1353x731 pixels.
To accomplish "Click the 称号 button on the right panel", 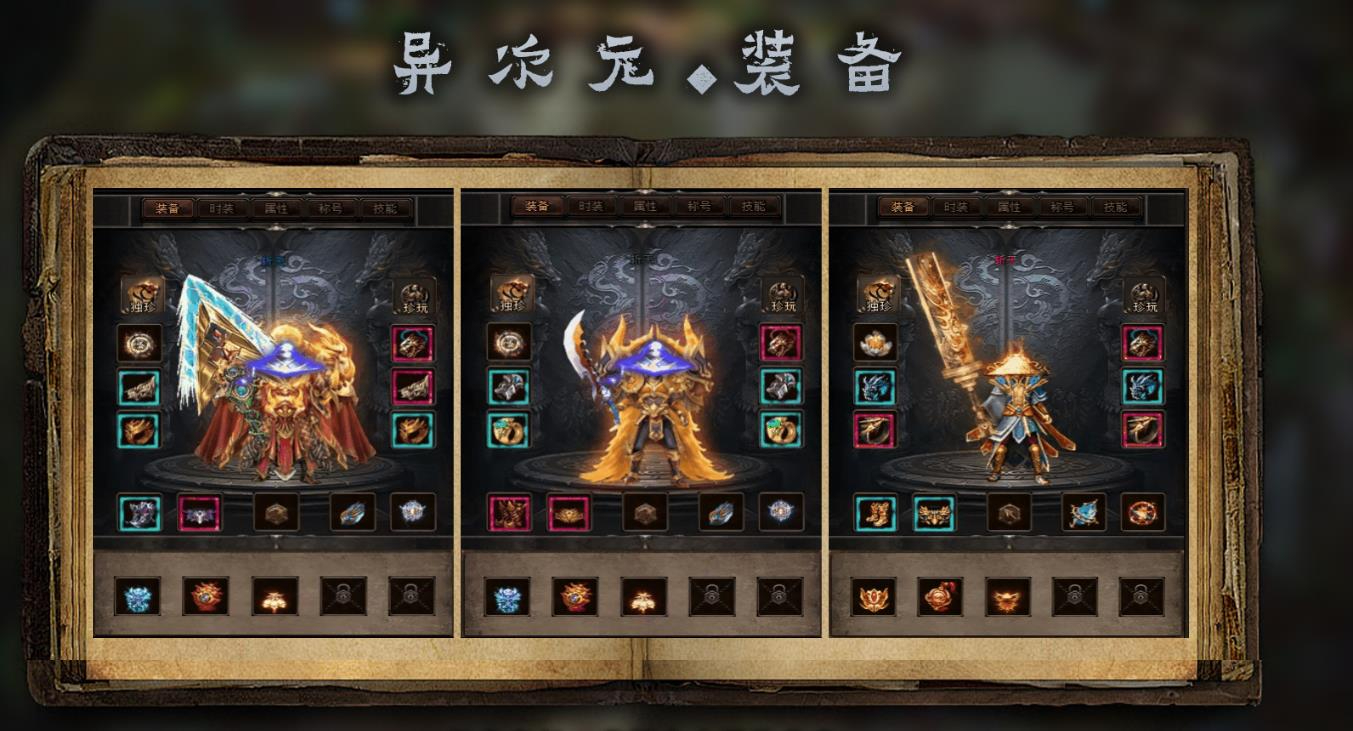I will click(x=1063, y=207).
